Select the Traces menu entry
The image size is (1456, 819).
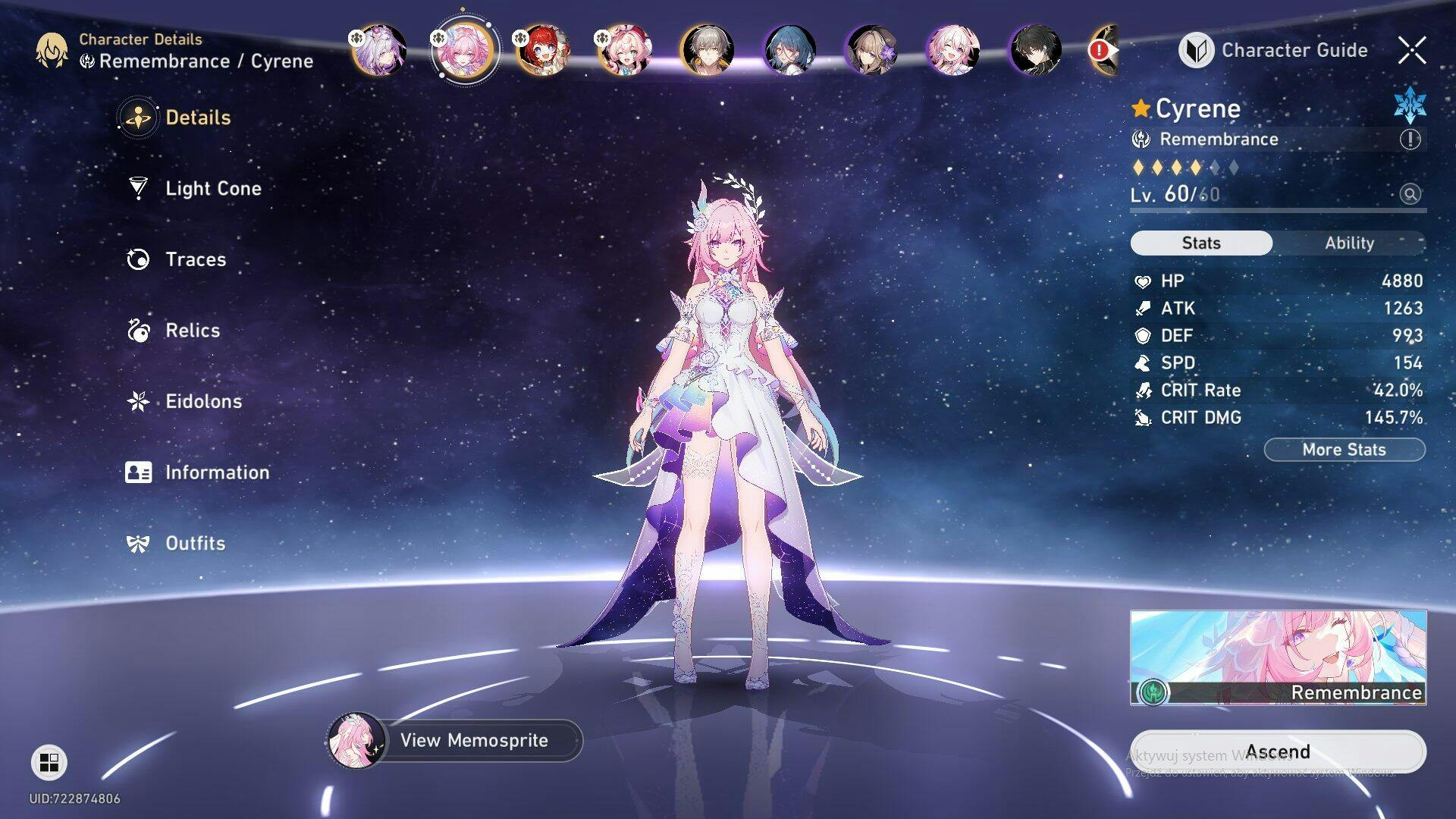click(x=195, y=259)
